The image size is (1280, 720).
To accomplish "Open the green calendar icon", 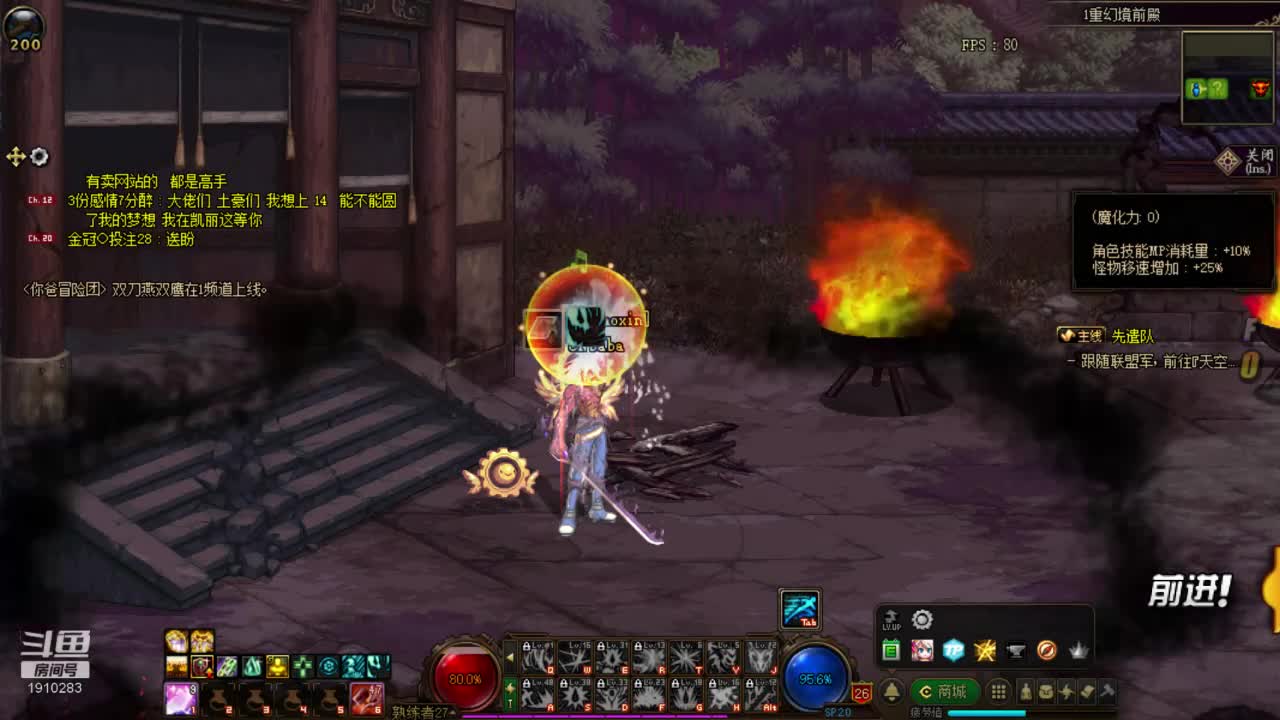I will [891, 651].
